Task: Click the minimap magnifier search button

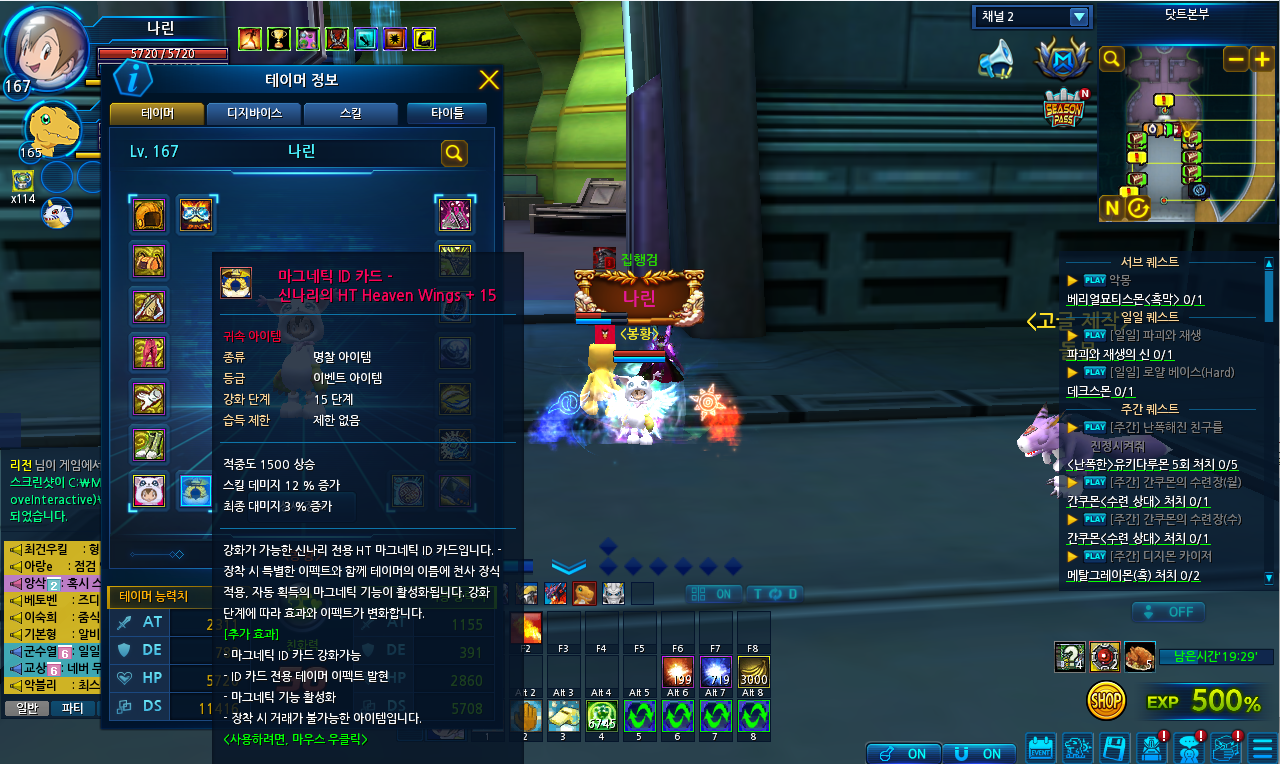Action: 1112,58
